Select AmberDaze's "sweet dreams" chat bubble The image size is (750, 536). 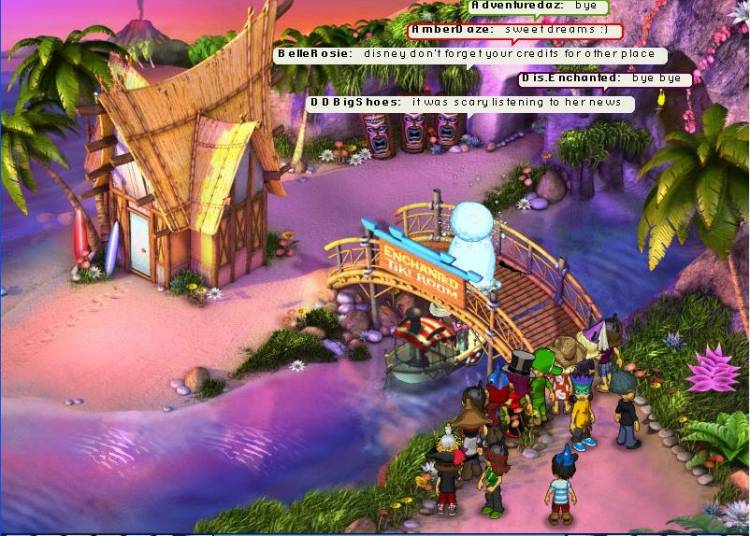pos(514,31)
